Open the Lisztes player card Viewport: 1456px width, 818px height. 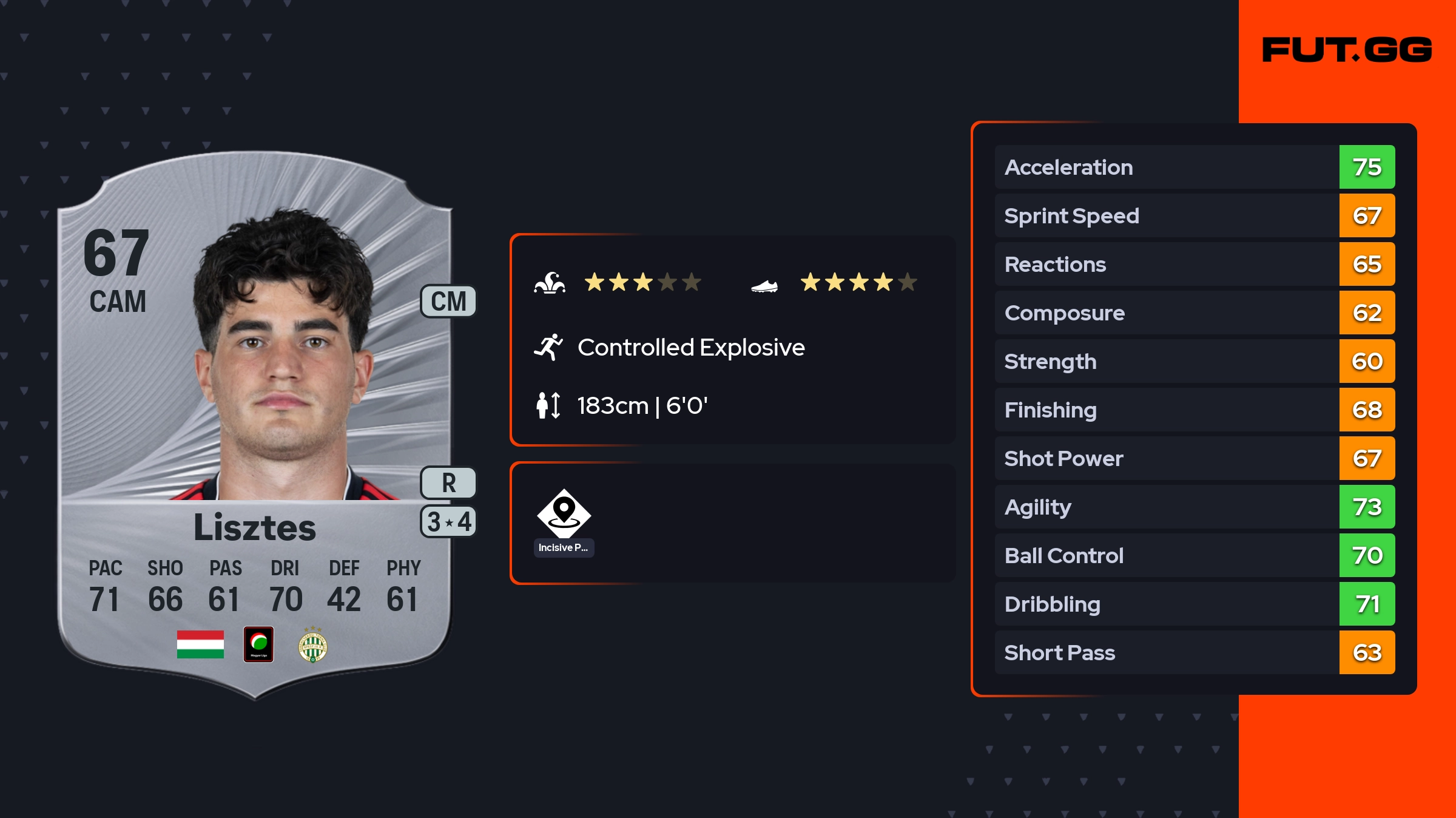(255, 425)
